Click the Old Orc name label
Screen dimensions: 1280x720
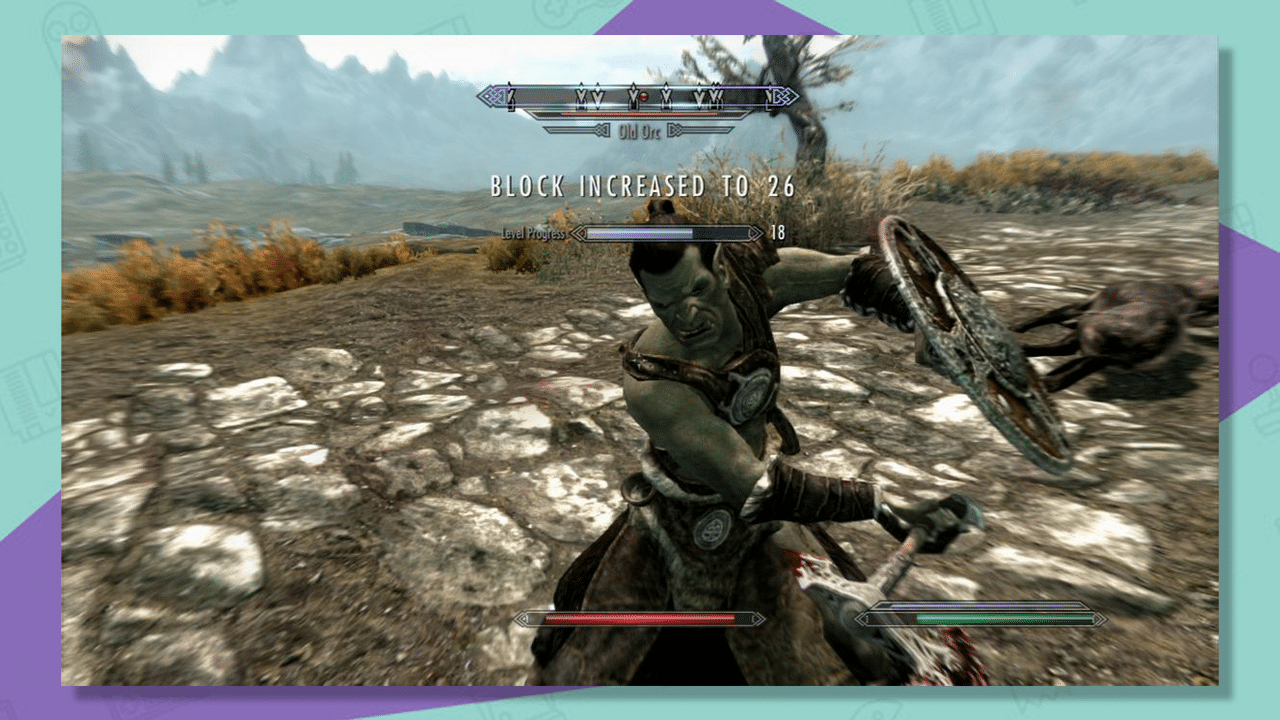[641, 130]
